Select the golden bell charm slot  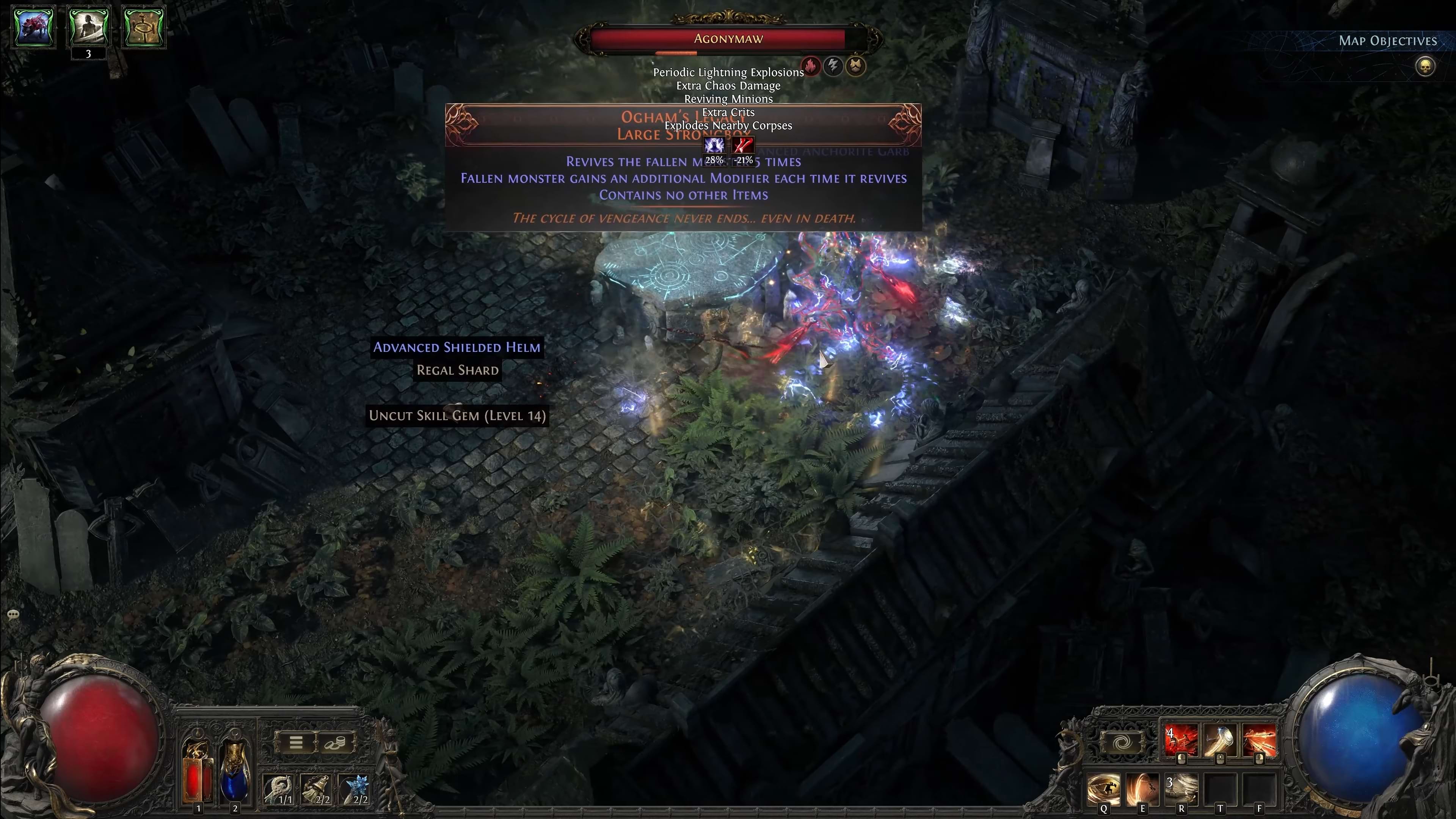[317, 789]
